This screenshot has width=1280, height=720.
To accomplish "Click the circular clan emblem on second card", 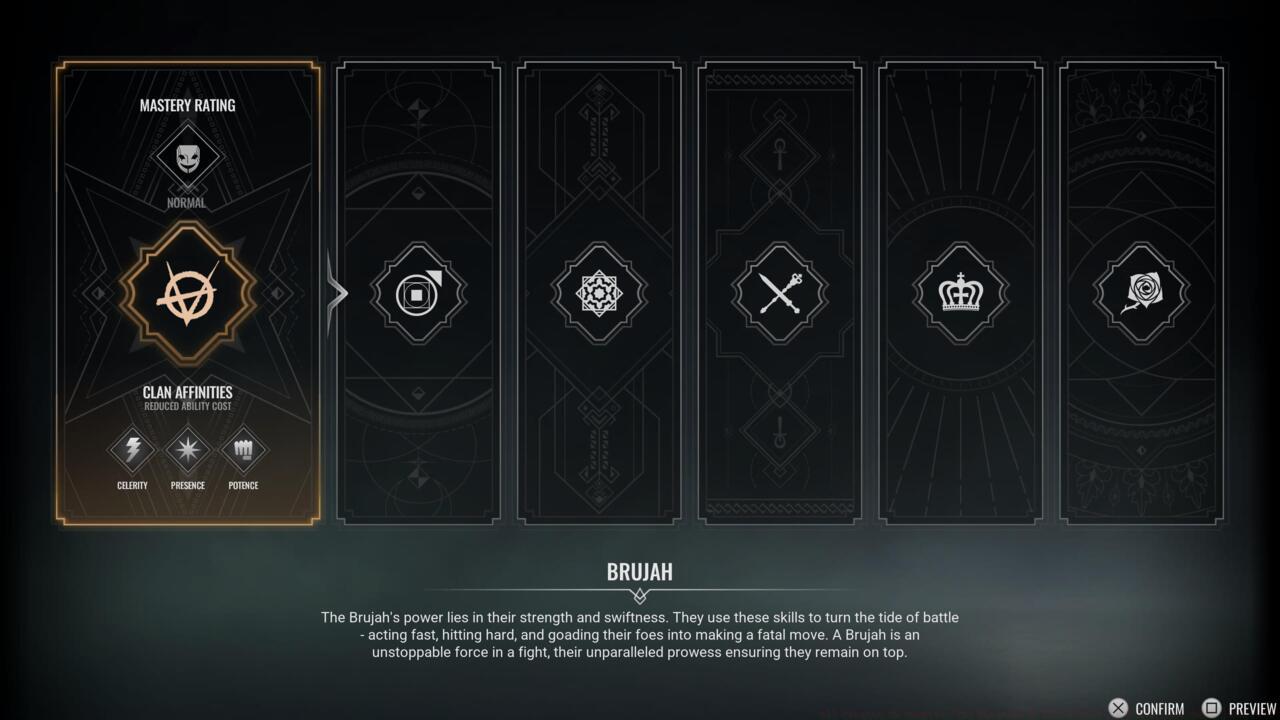I will (417, 292).
